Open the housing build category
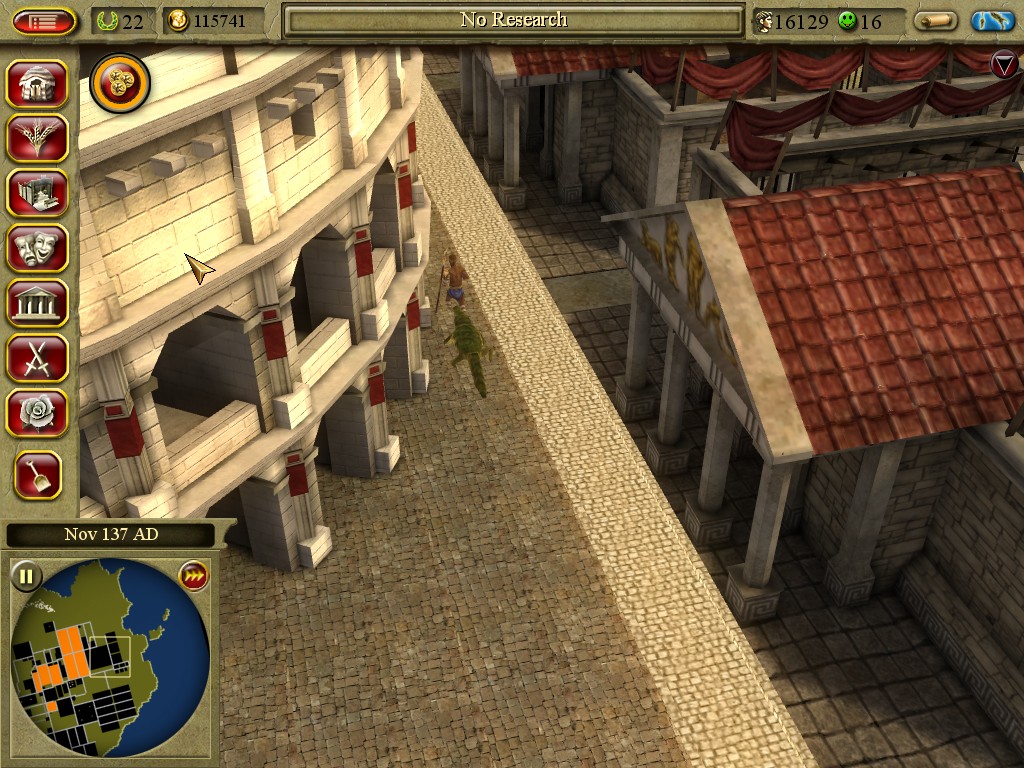1024x768 pixels. click(38, 84)
